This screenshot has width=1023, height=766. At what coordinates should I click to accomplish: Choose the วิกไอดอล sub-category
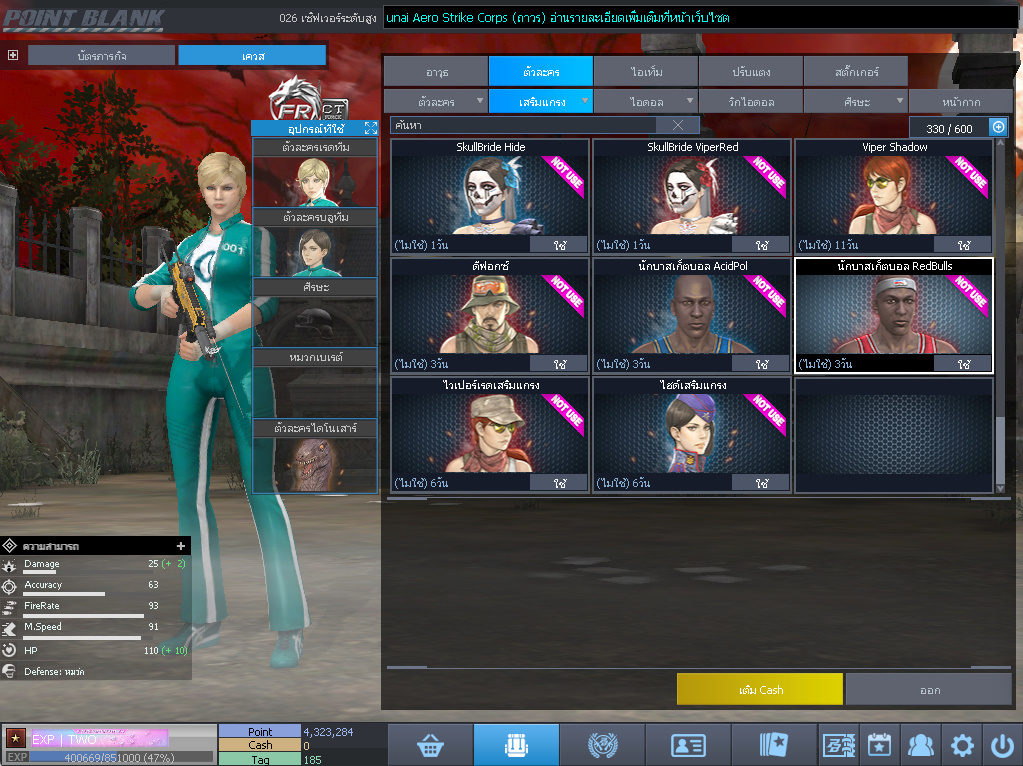point(750,101)
